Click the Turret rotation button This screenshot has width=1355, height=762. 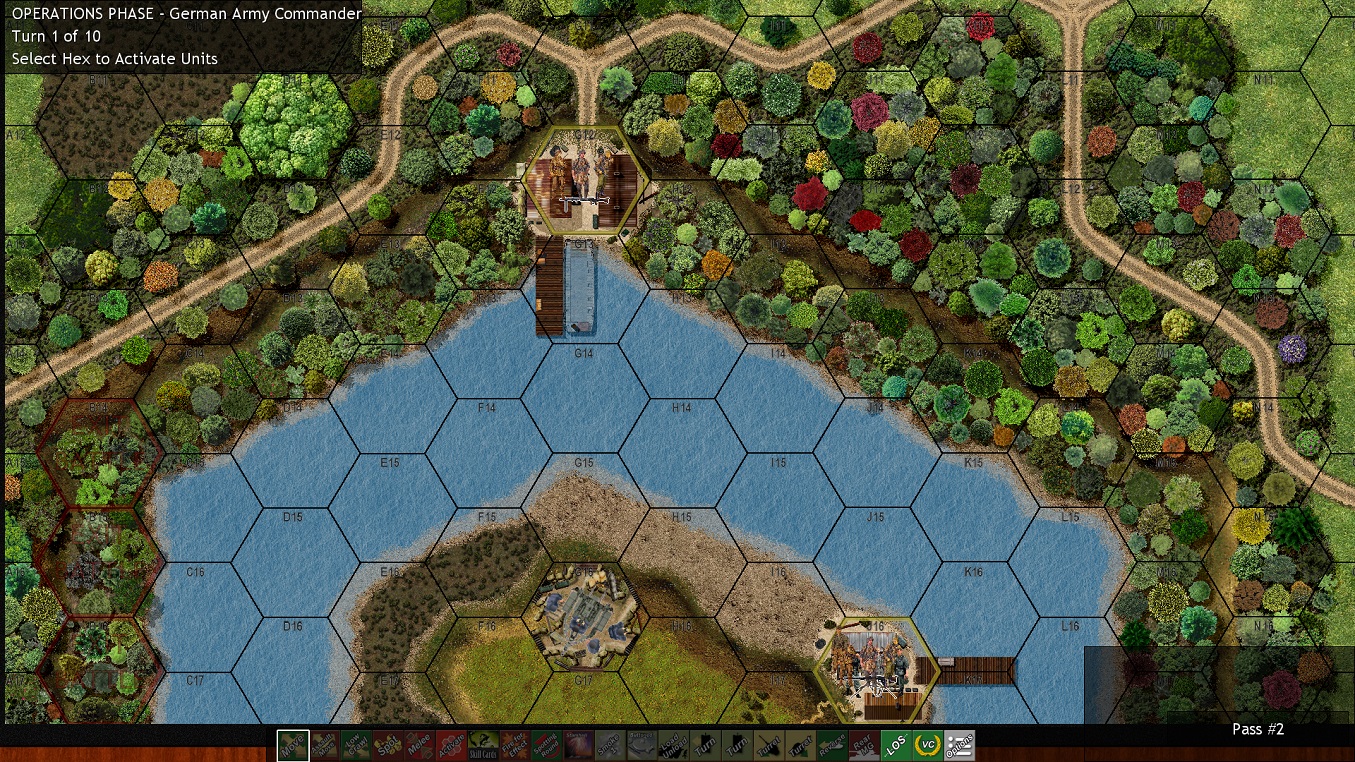768,745
